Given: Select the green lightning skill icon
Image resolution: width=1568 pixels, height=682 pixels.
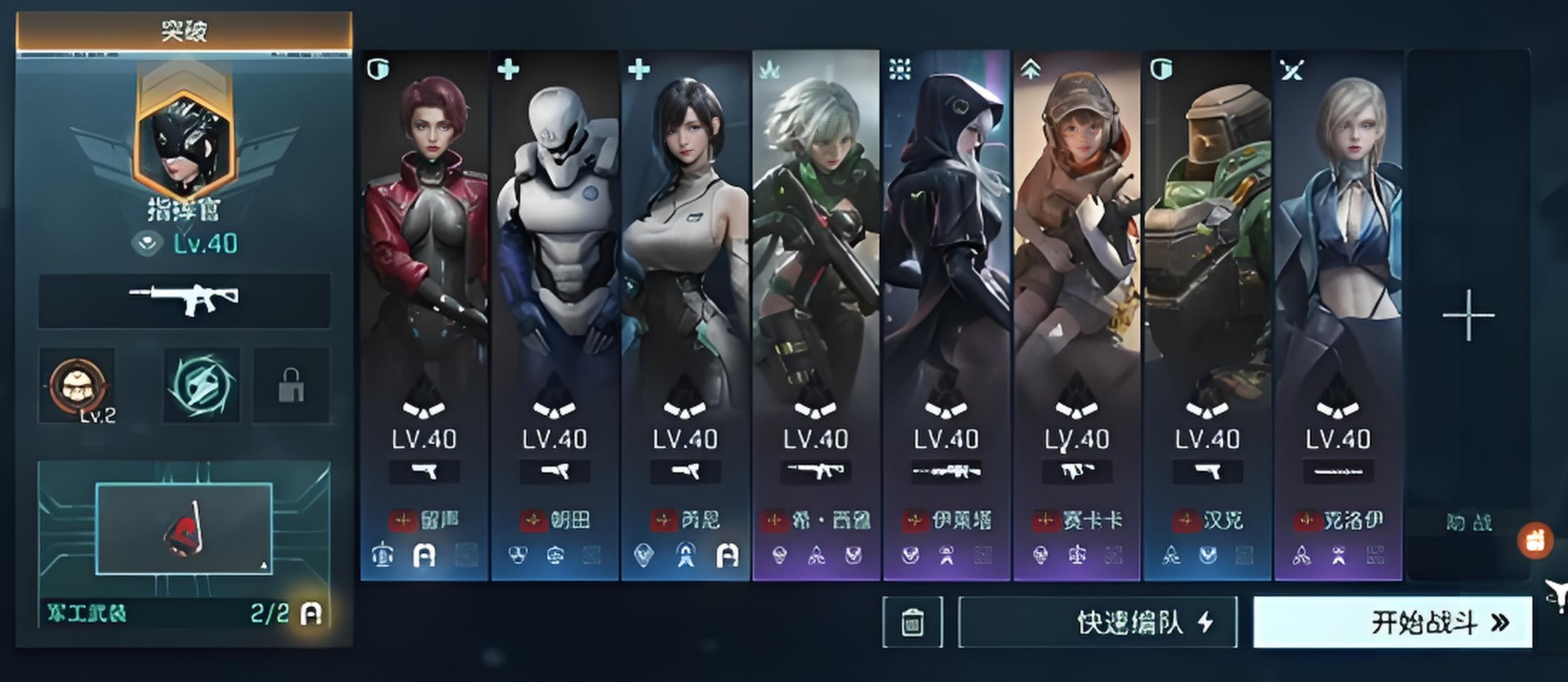Looking at the screenshot, I should coord(201,386).
